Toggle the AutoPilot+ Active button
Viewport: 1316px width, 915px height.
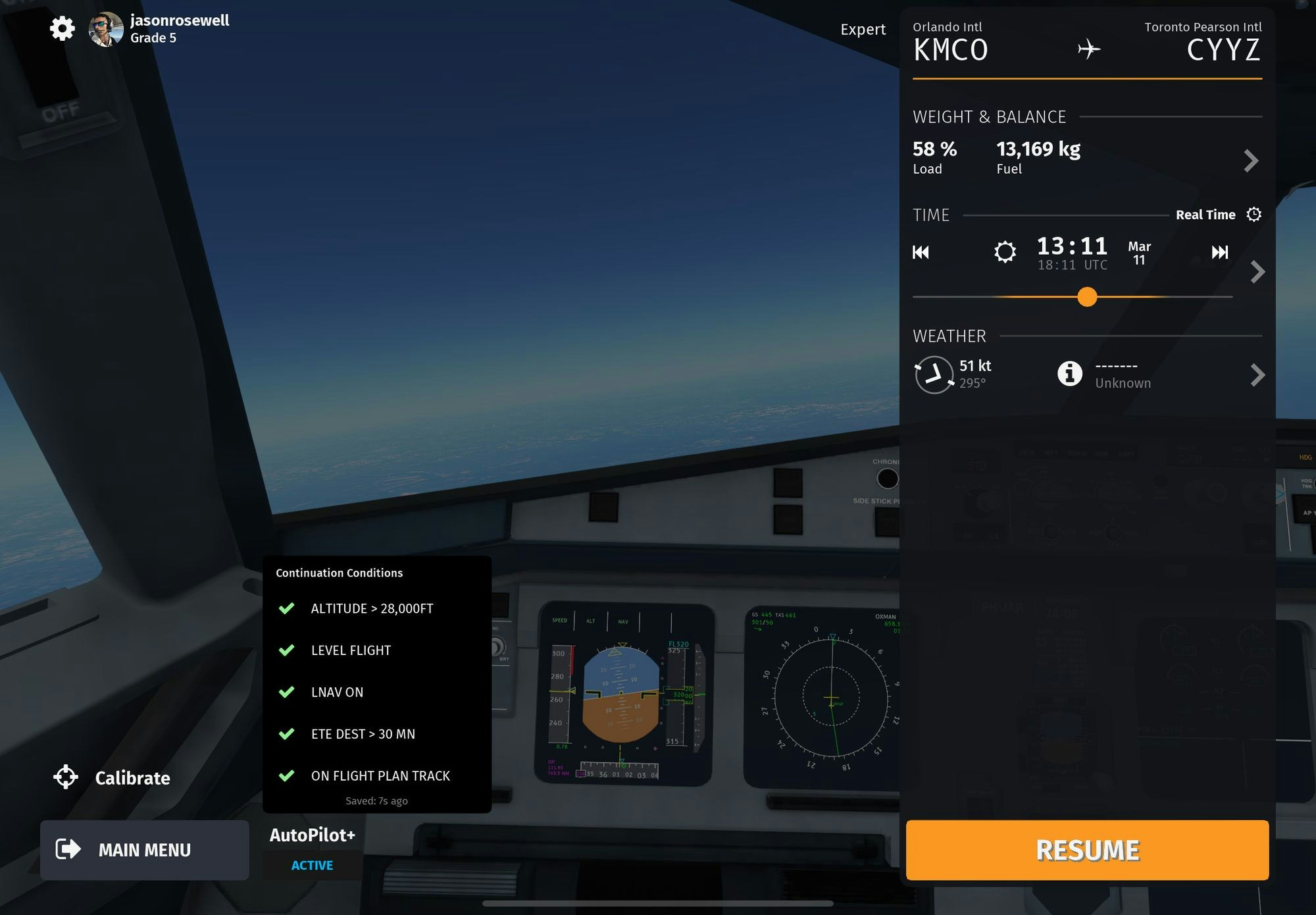312,865
